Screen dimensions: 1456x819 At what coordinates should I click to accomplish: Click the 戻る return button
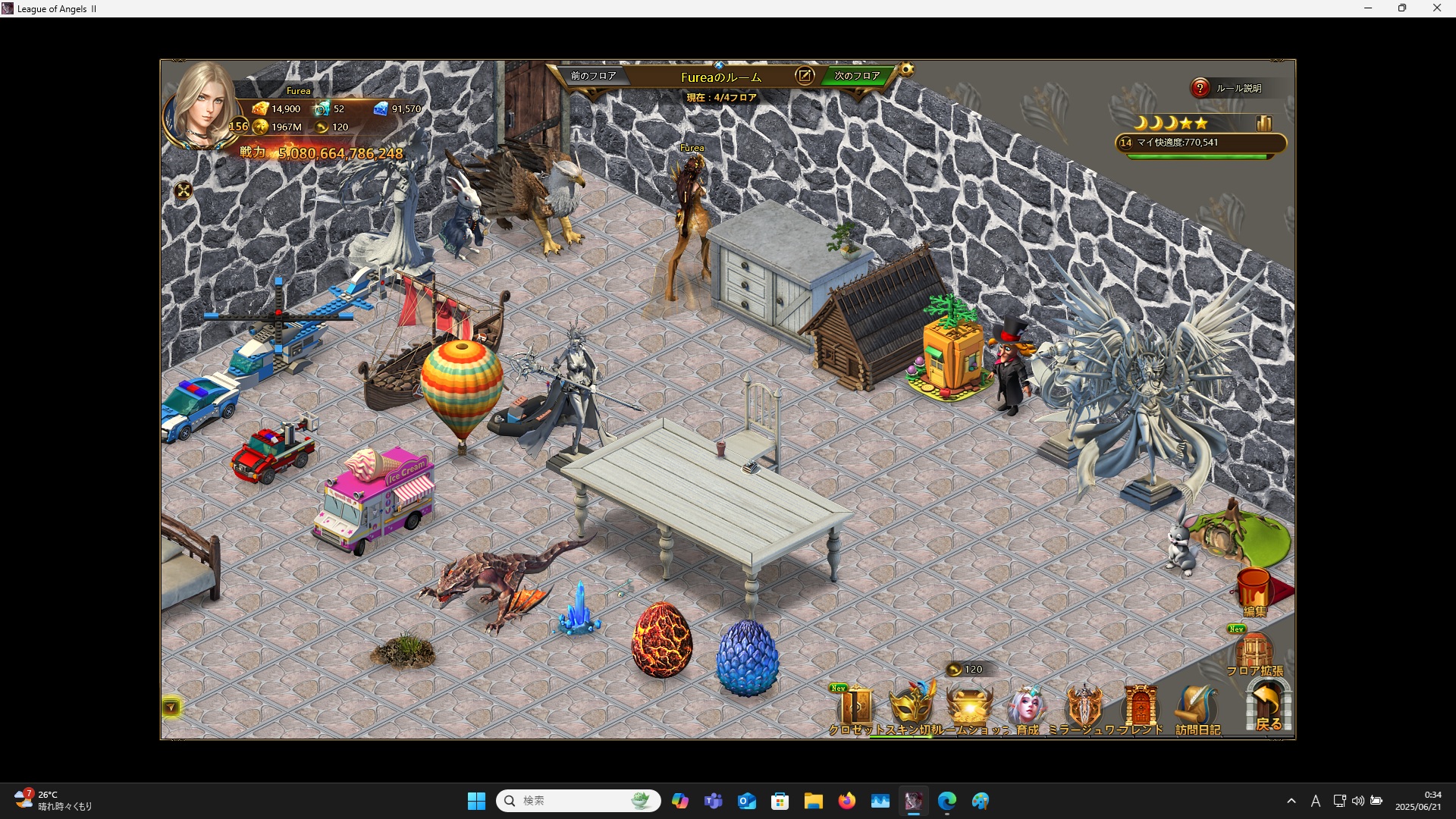tap(1268, 707)
